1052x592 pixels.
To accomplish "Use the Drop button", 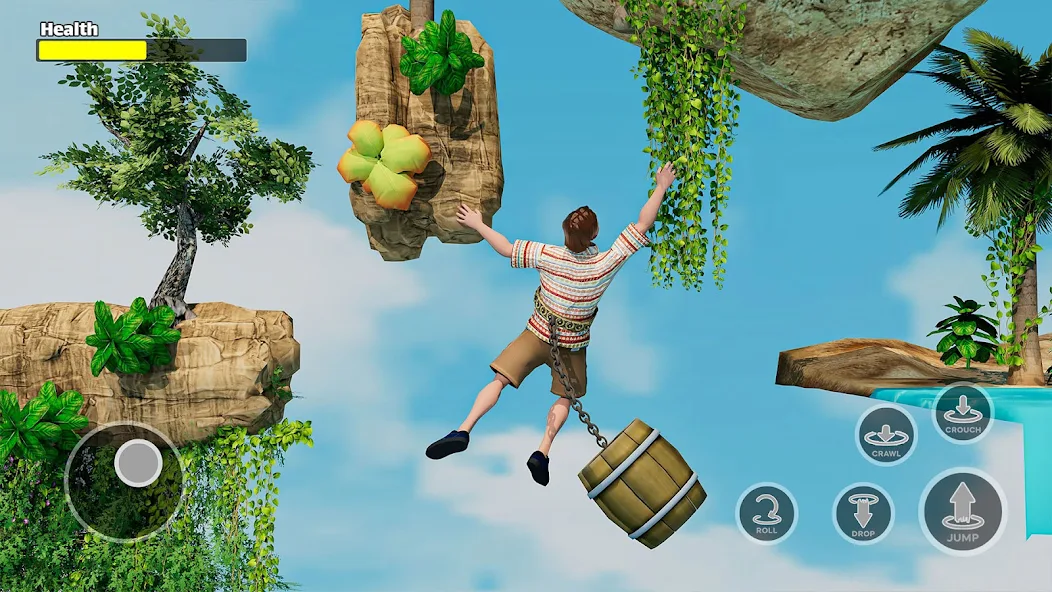I will click(863, 513).
